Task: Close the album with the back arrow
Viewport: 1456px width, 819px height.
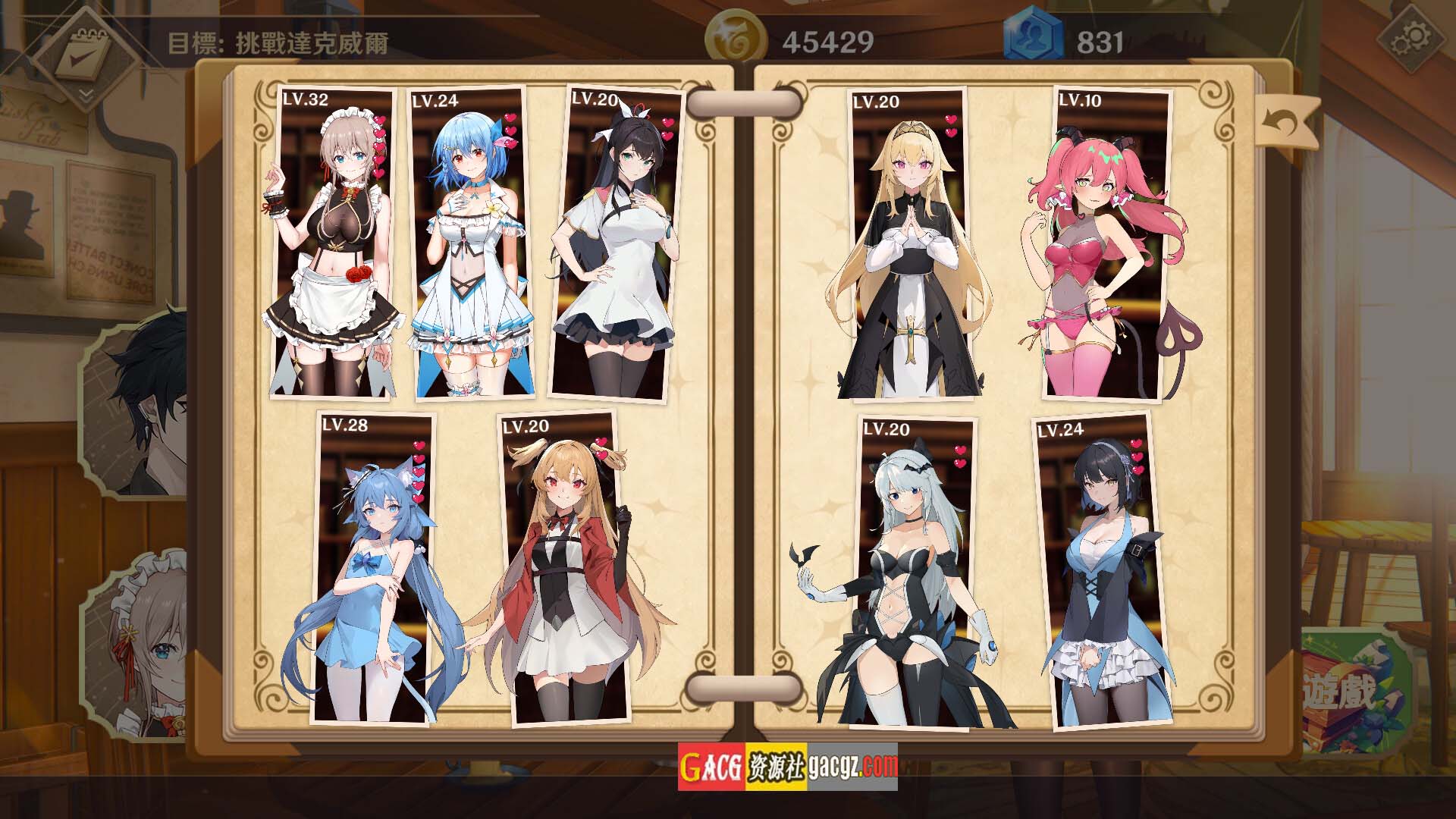Action: (x=1287, y=121)
